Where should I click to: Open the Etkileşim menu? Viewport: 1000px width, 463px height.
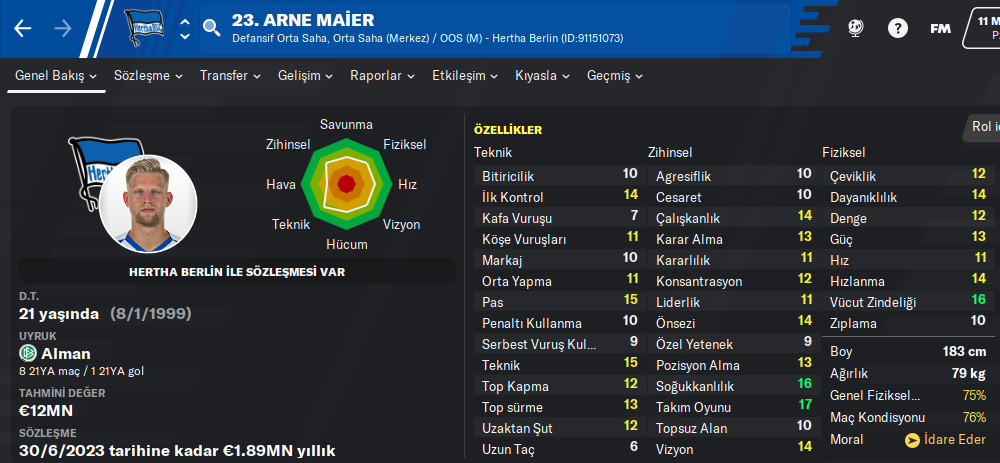(465, 76)
